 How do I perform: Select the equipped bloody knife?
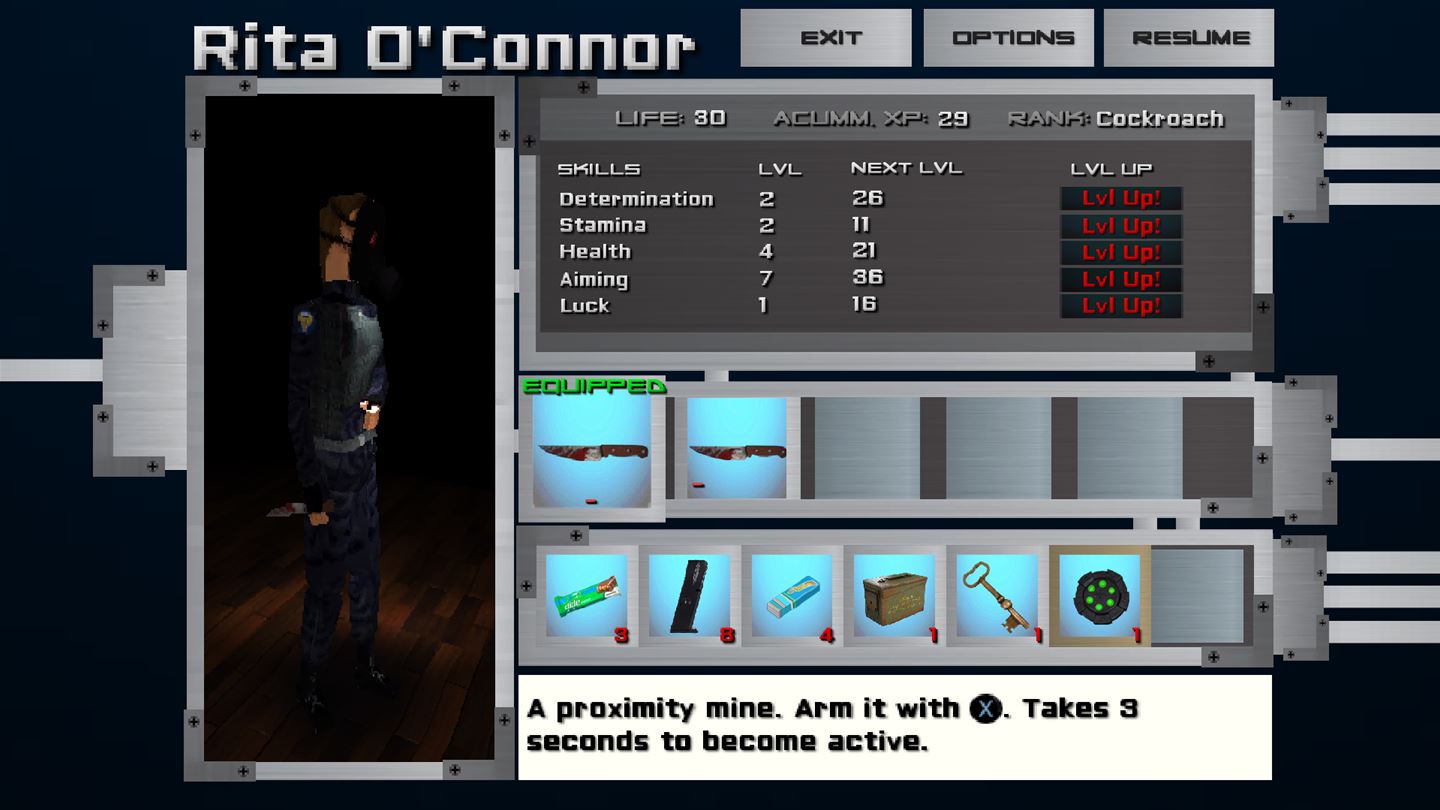point(593,450)
